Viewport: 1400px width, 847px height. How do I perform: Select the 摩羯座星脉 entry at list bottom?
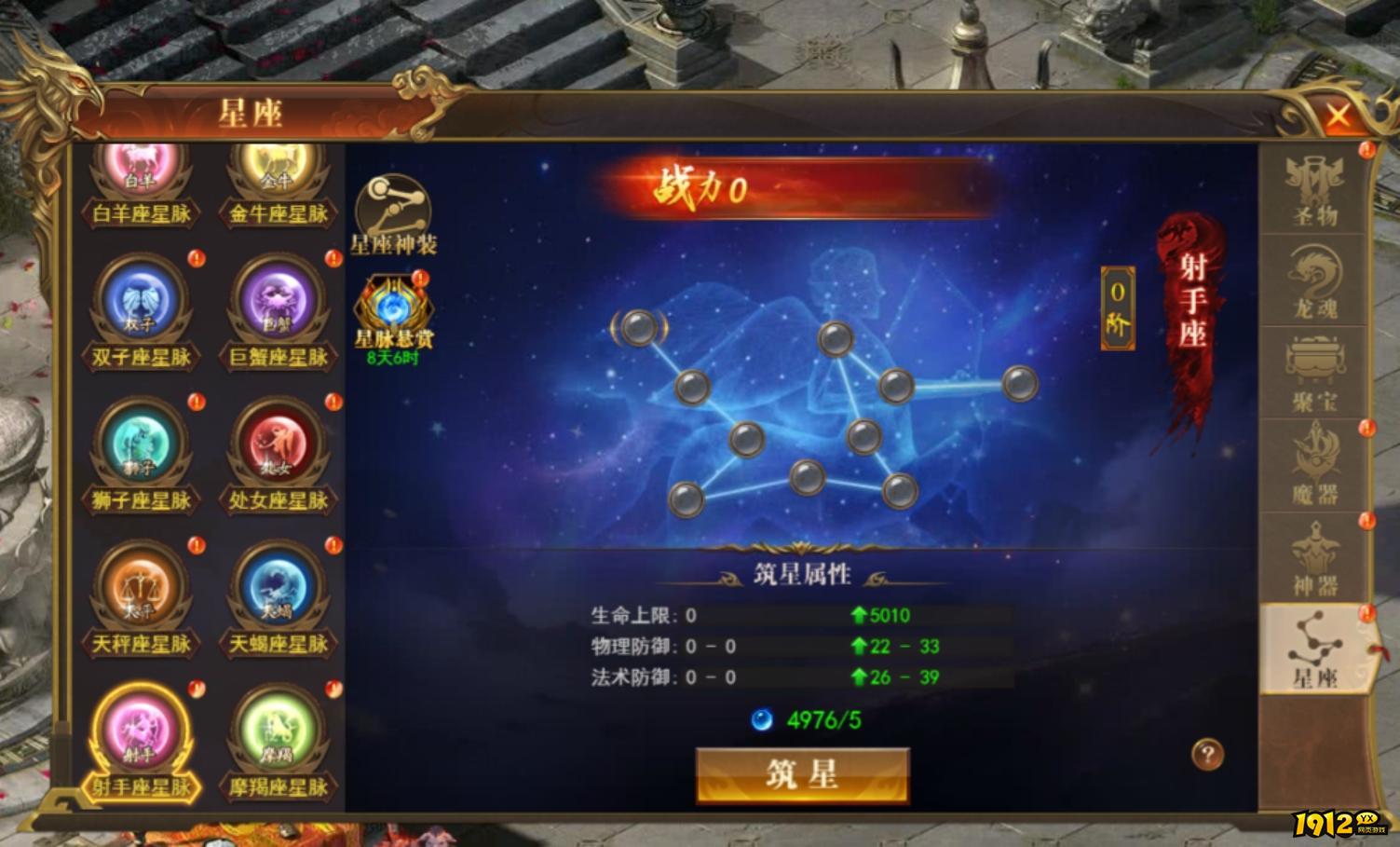point(277,736)
